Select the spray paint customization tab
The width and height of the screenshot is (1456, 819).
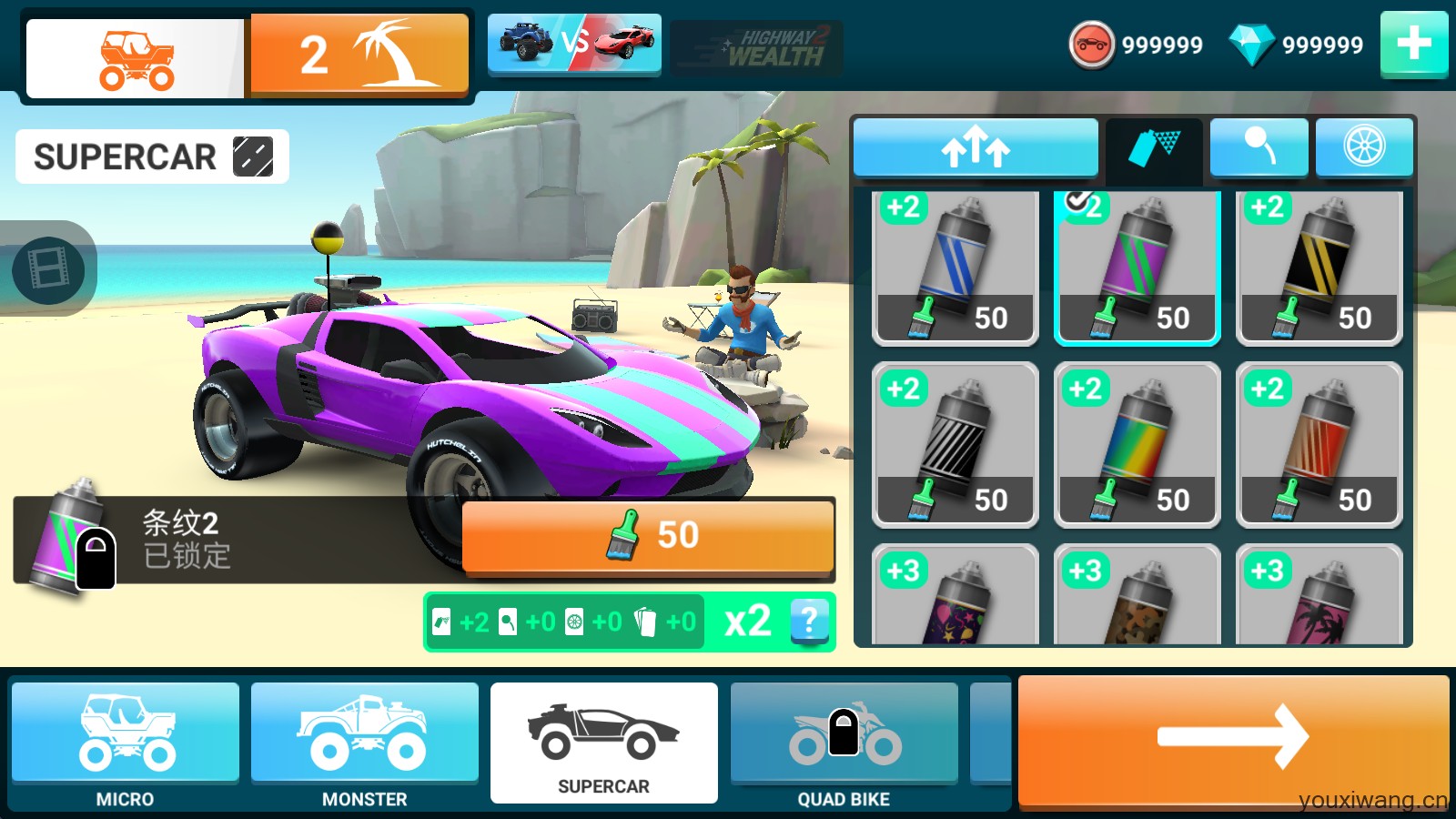click(1151, 146)
